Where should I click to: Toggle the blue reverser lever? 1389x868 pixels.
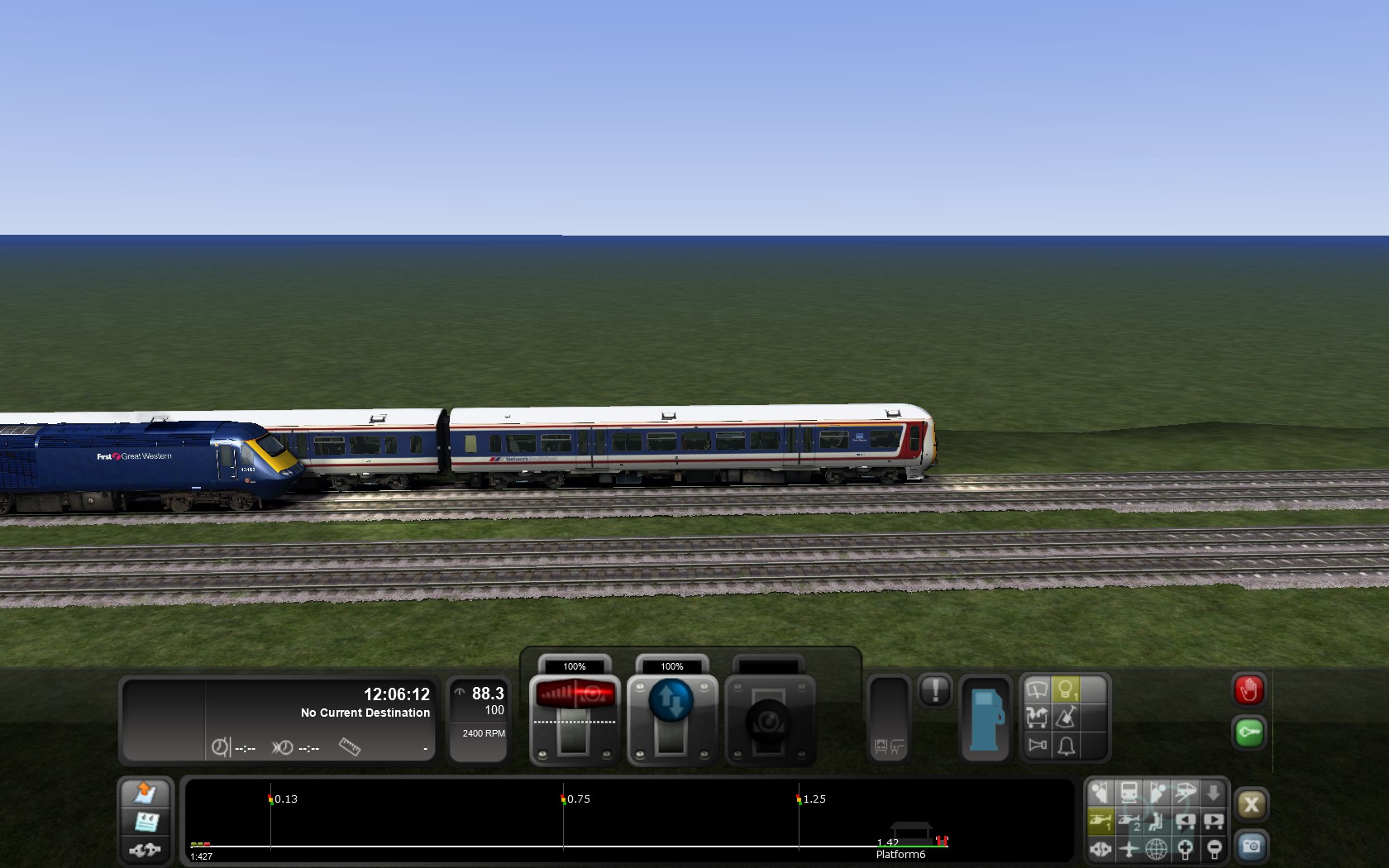point(671,701)
